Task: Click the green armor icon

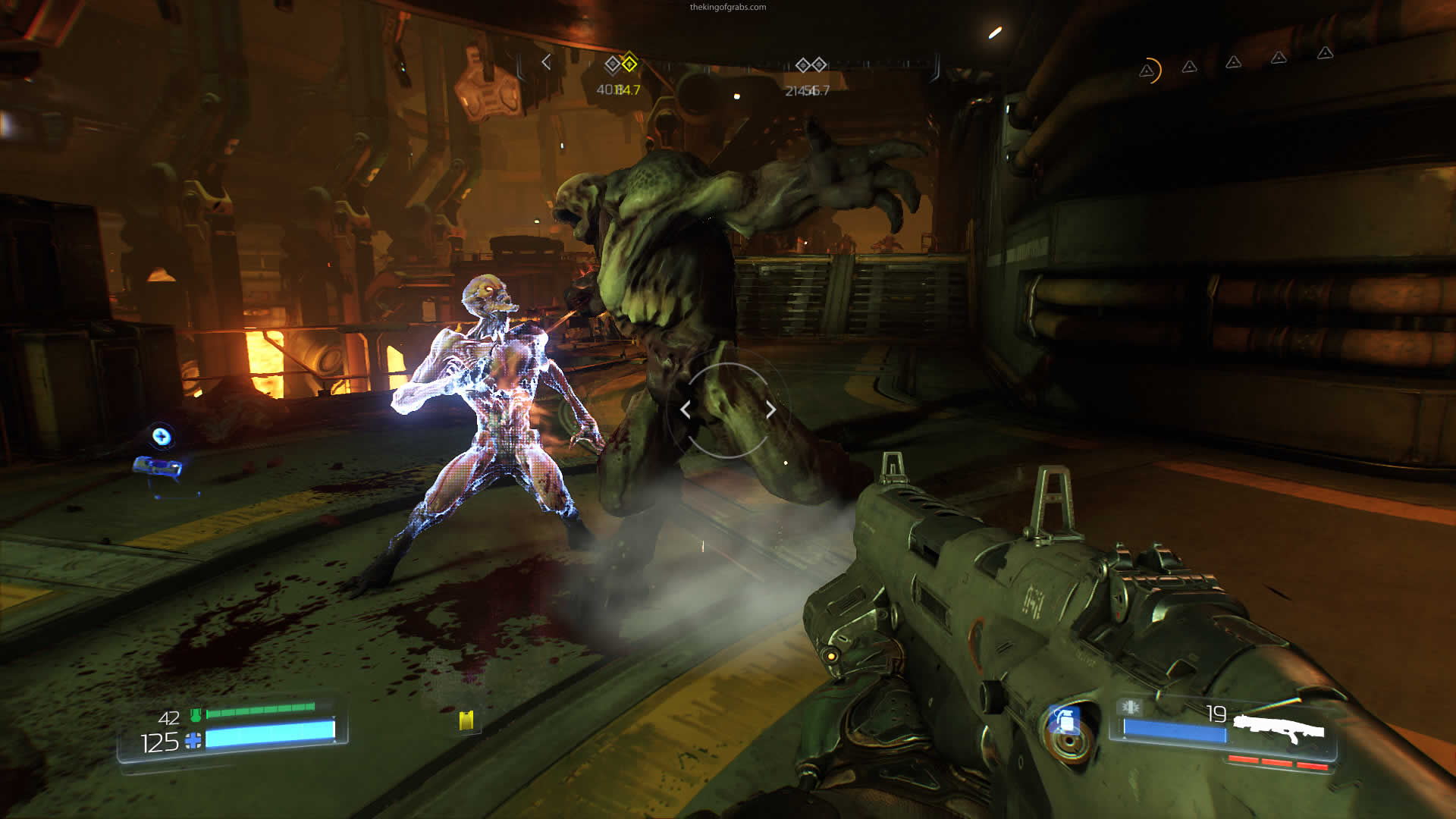Action: (x=196, y=714)
